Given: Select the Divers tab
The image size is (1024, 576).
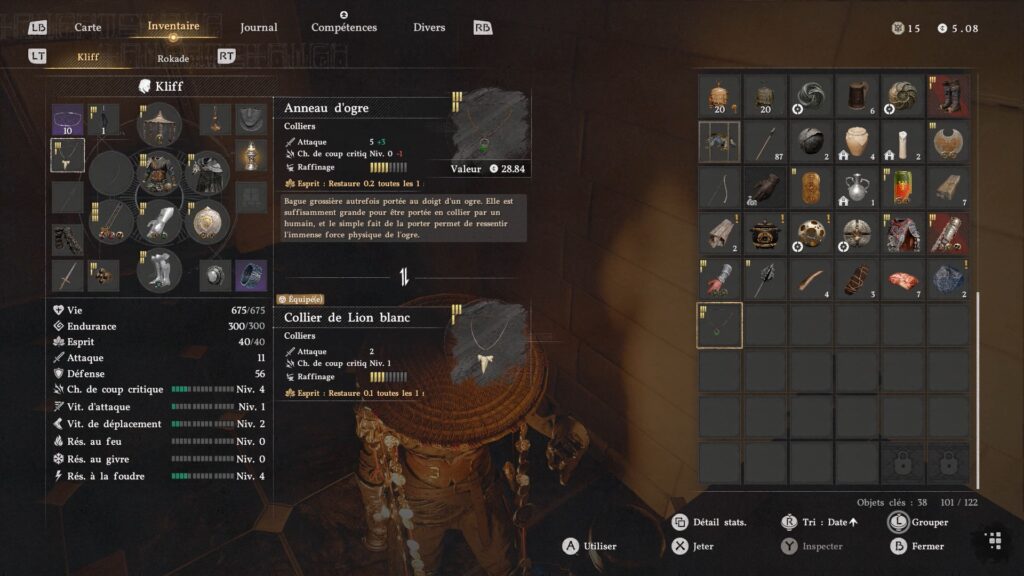Looking at the screenshot, I should pos(429,27).
